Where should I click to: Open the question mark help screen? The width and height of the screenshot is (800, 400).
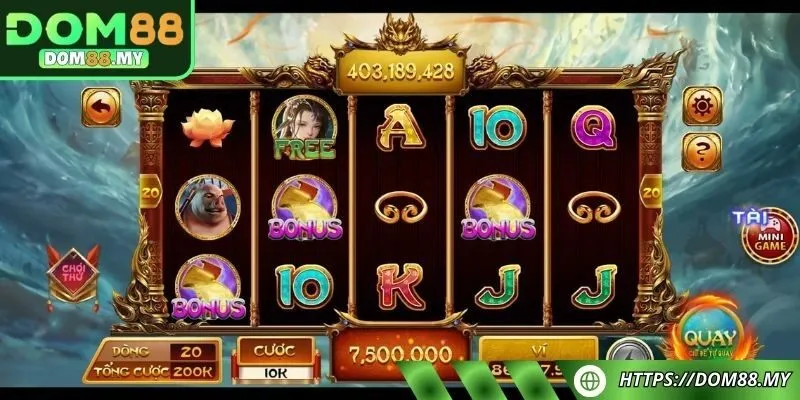click(x=702, y=150)
